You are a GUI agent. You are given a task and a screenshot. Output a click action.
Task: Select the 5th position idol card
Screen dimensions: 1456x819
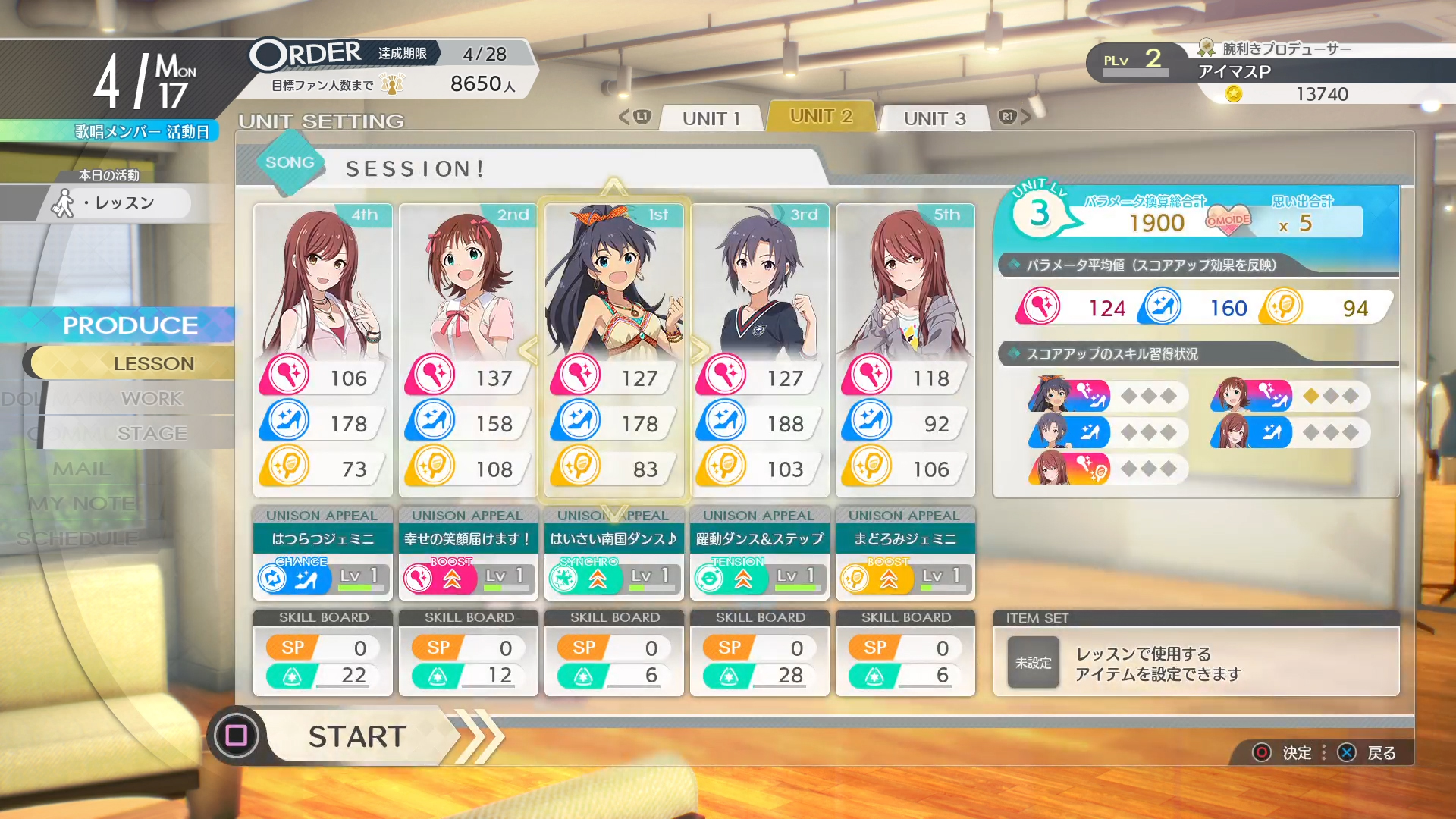point(905,349)
